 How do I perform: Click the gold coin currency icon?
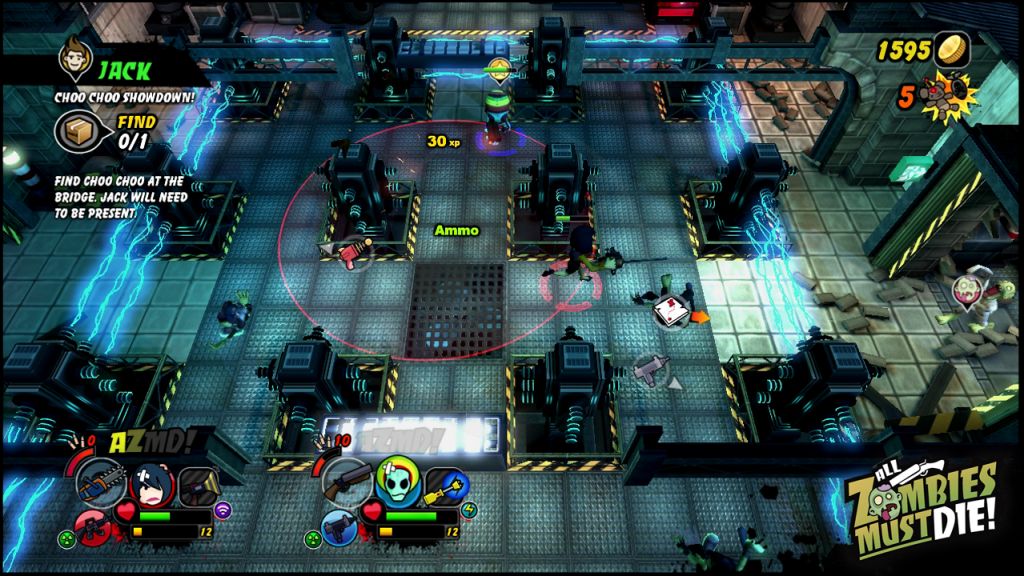tap(951, 50)
